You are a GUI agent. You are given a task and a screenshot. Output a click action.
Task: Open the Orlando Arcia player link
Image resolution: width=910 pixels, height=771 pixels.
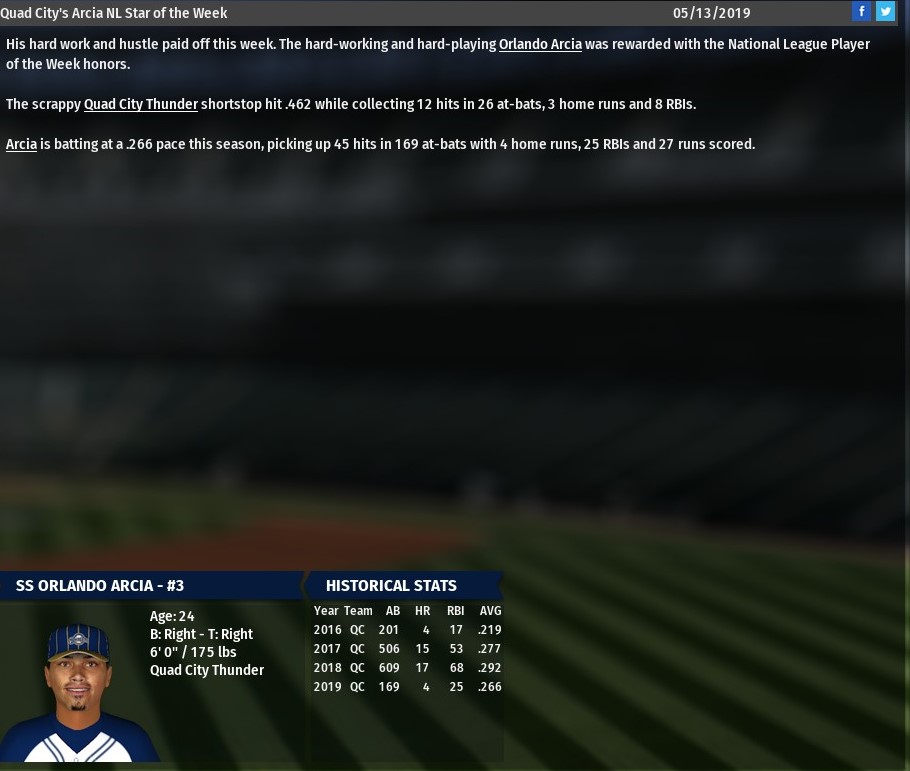[x=540, y=44]
